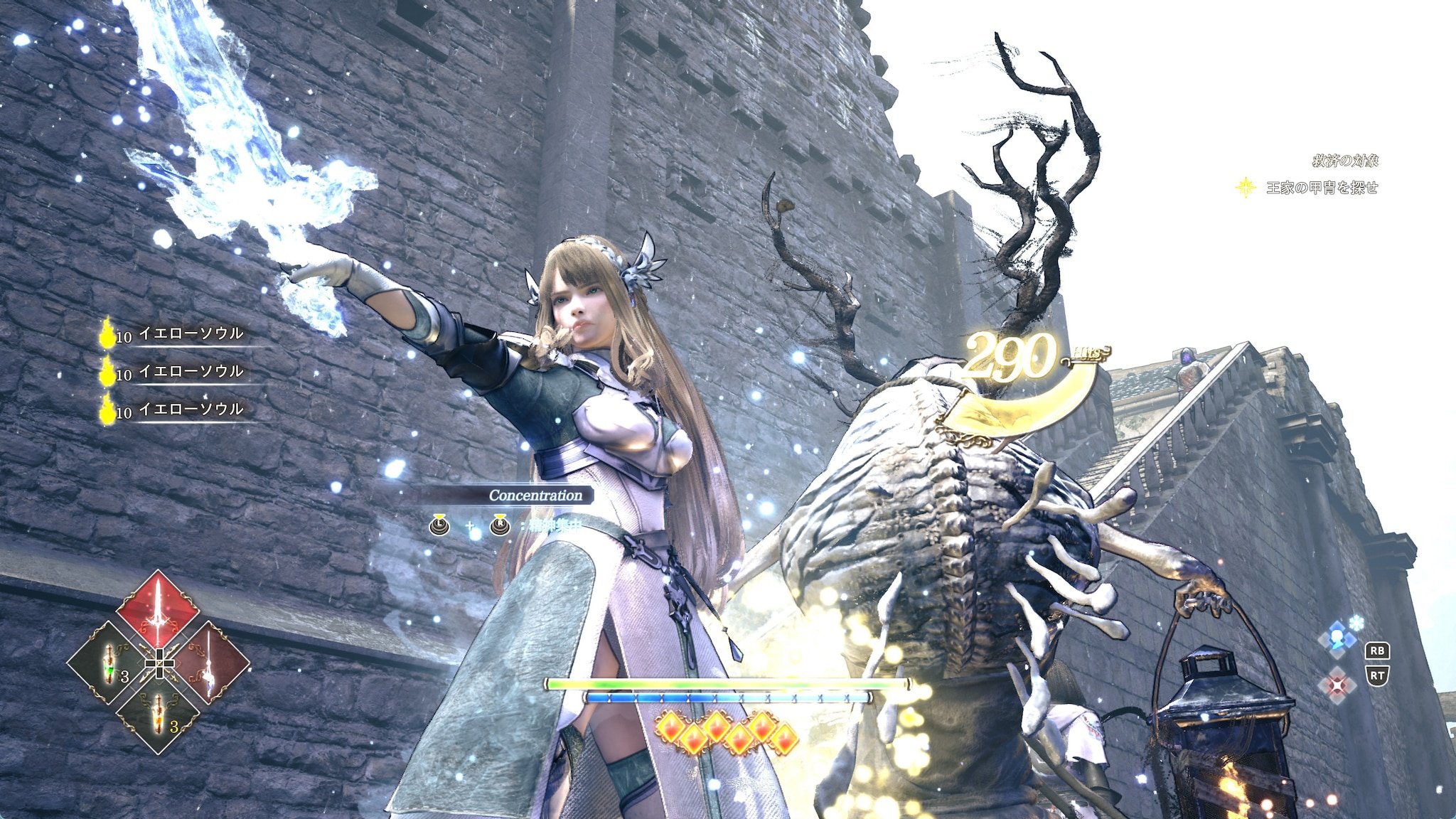1456x819 pixels.
Task: Use the orange potion vial slot
Action: [158, 713]
